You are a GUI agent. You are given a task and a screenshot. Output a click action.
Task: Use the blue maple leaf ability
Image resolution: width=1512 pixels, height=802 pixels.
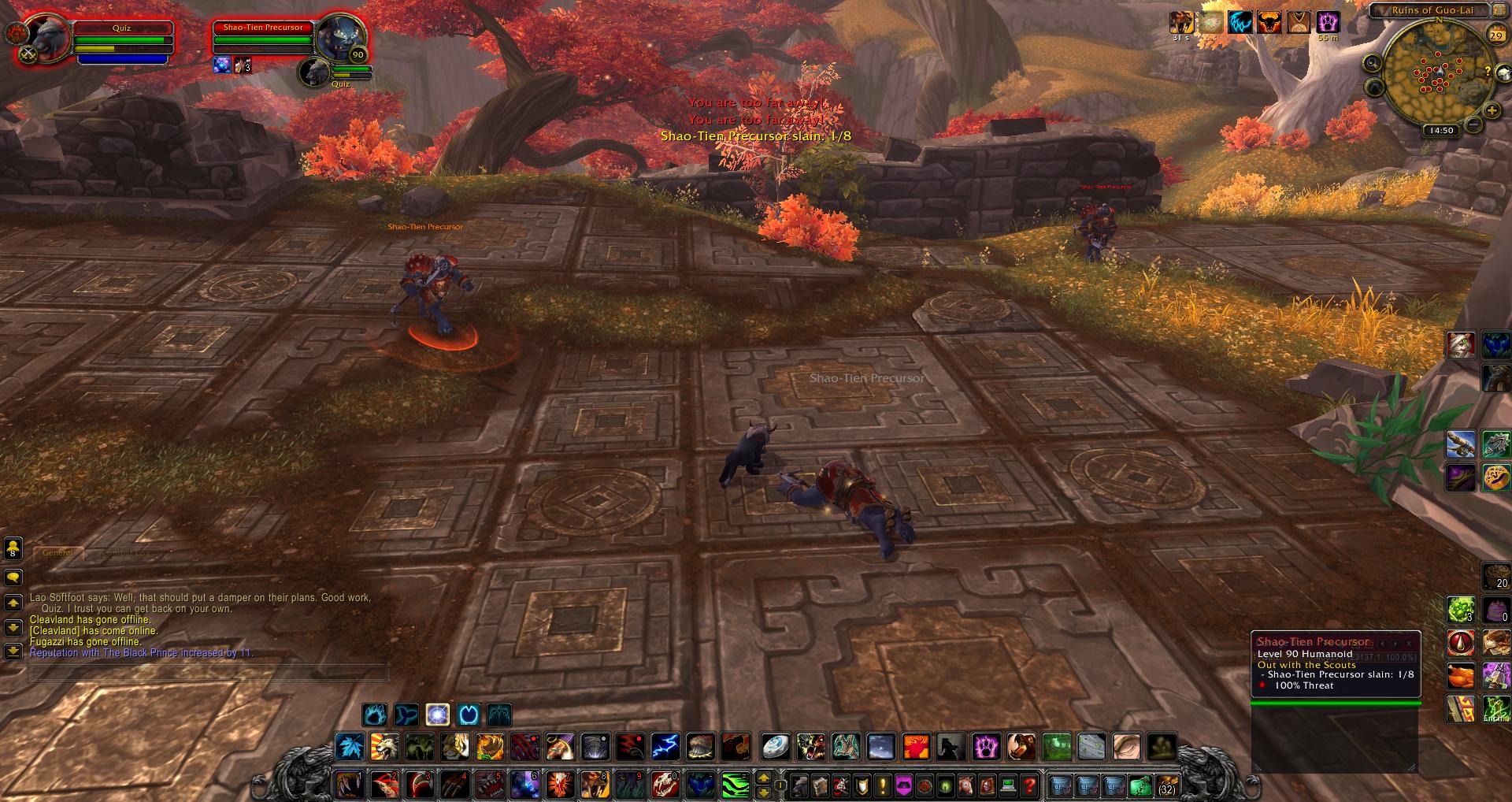point(350,746)
